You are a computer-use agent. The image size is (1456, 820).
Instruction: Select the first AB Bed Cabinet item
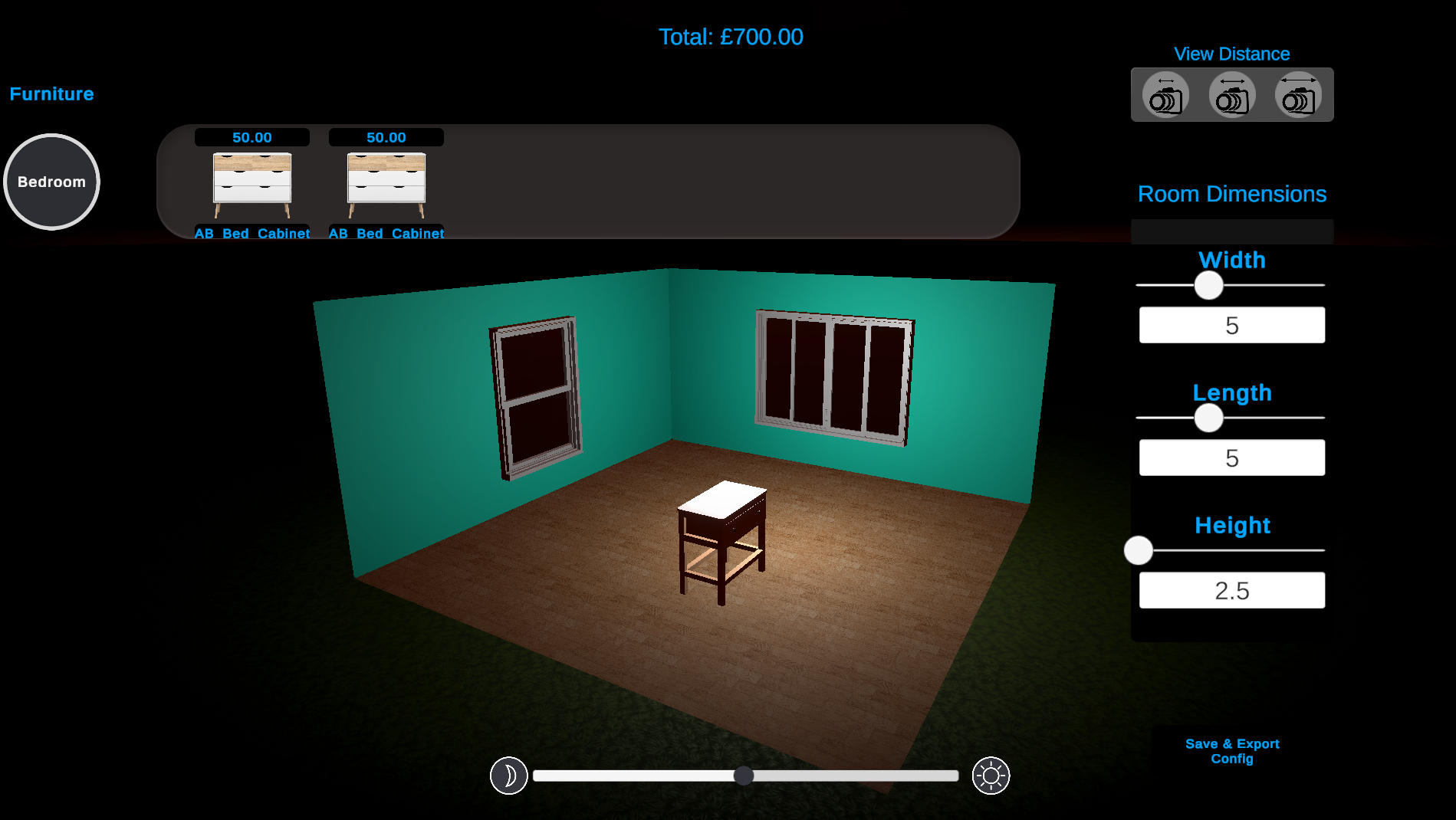coord(251,184)
